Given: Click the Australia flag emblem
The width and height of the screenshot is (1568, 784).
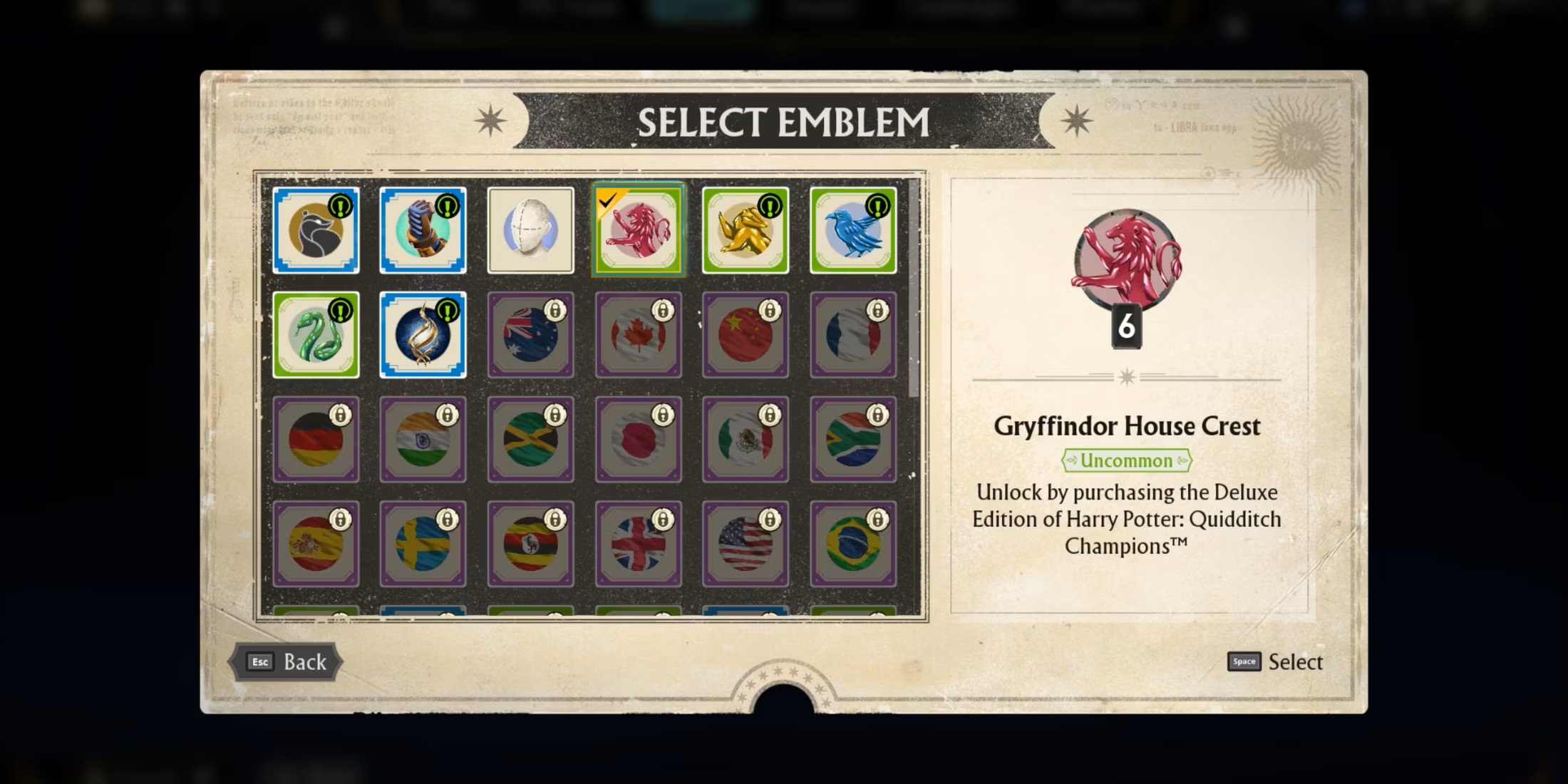Looking at the screenshot, I should tap(530, 335).
